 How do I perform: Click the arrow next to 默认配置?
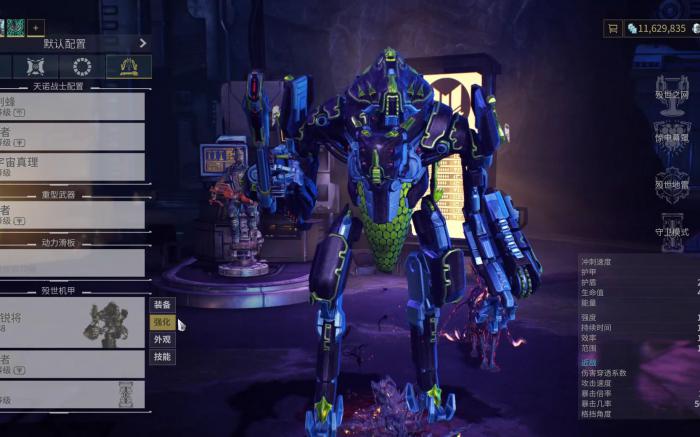pyautogui.click(x=143, y=44)
